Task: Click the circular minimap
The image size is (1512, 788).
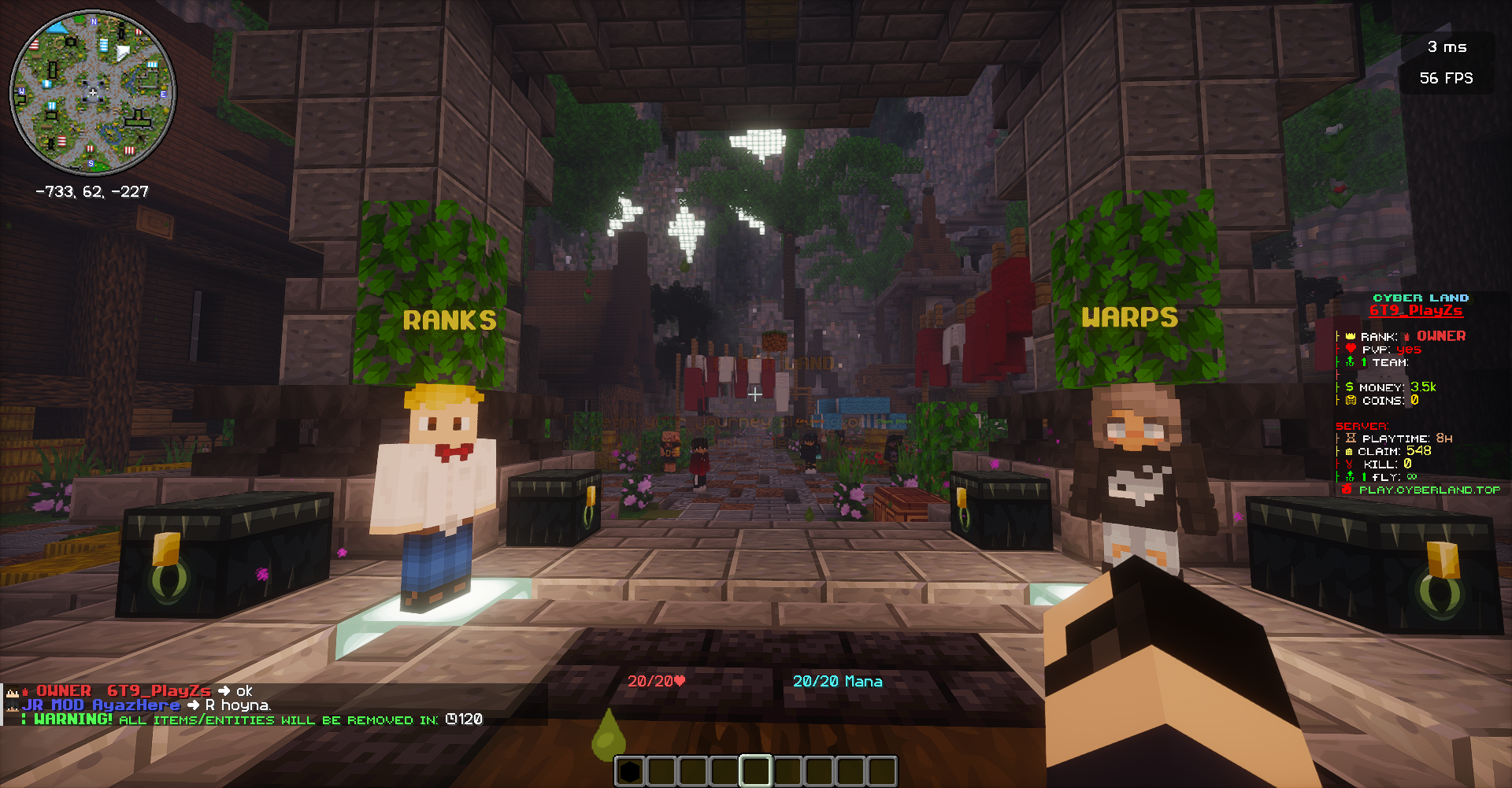Action: click(93, 93)
